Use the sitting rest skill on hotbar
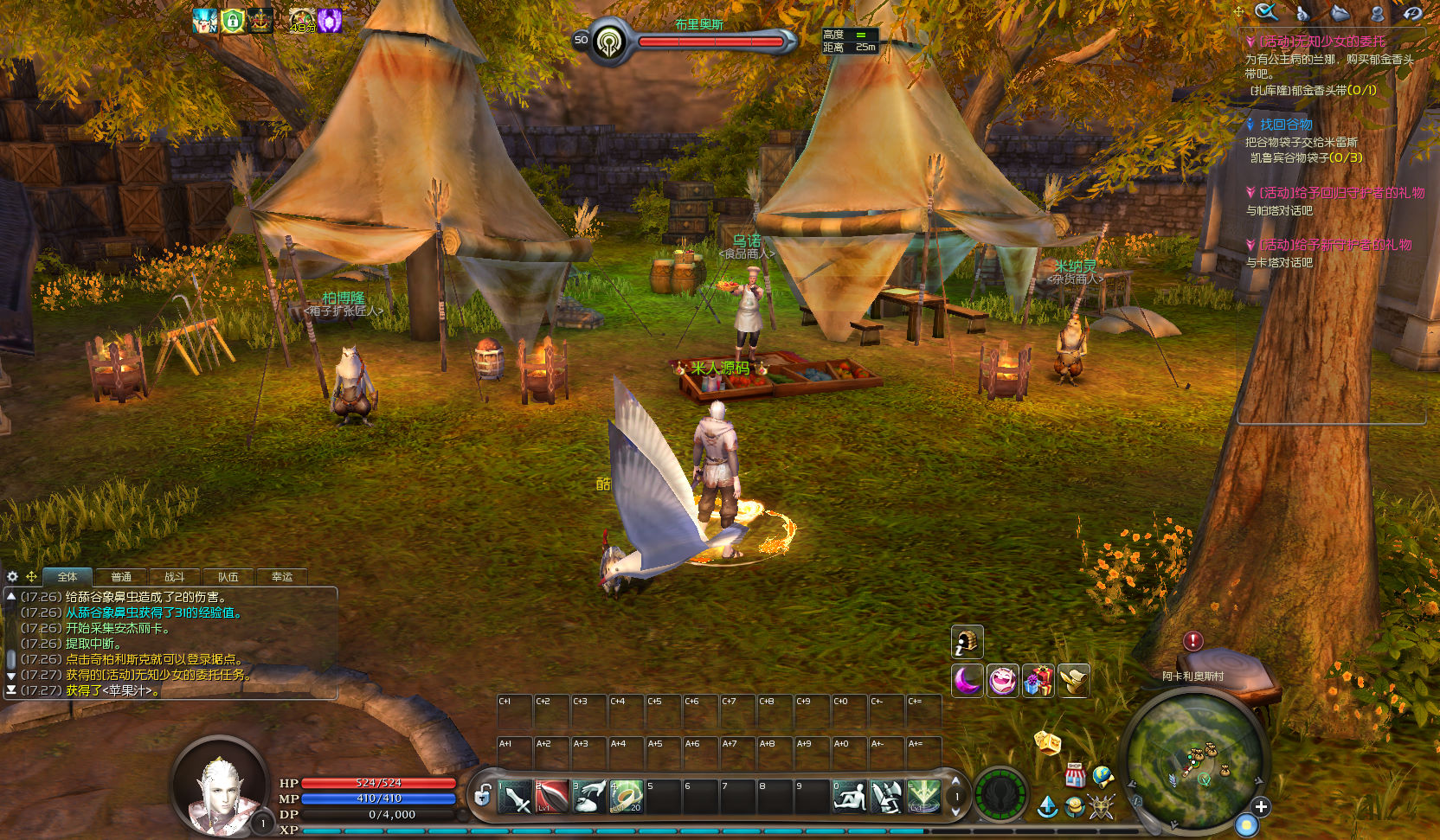This screenshot has height=840, width=1440. 850,797
